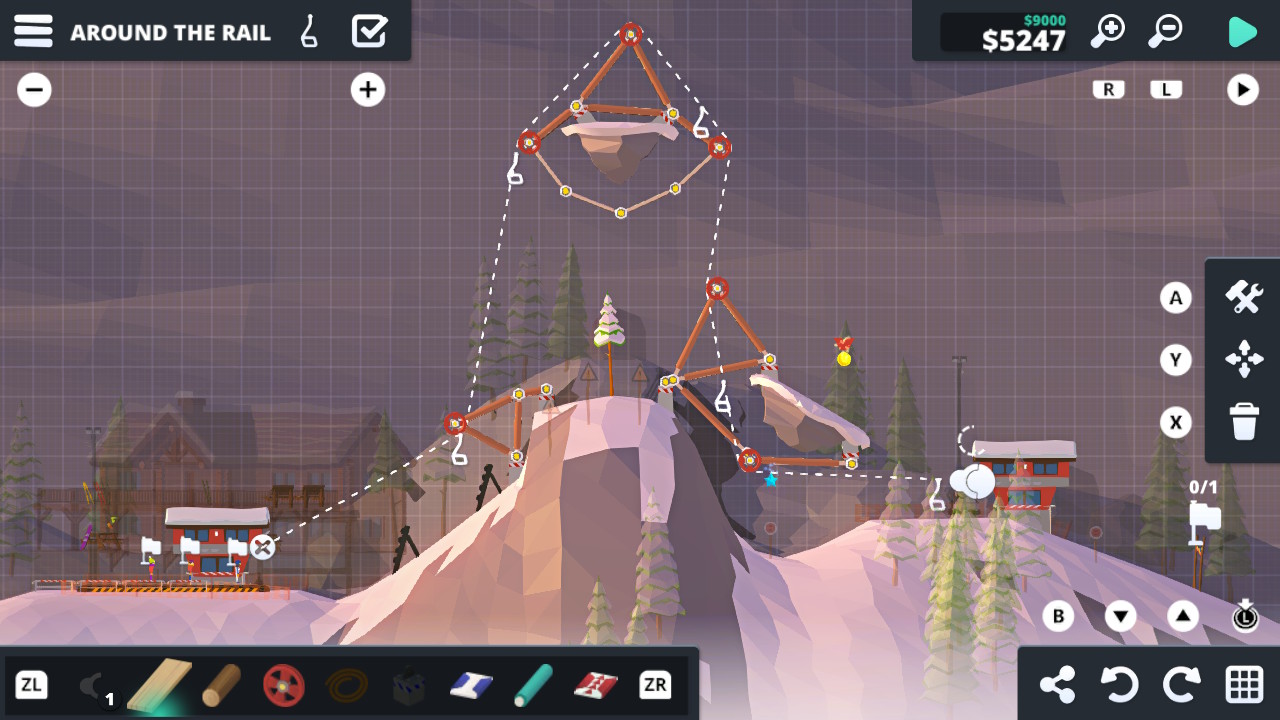Open the hamburger menu

pos(33,31)
